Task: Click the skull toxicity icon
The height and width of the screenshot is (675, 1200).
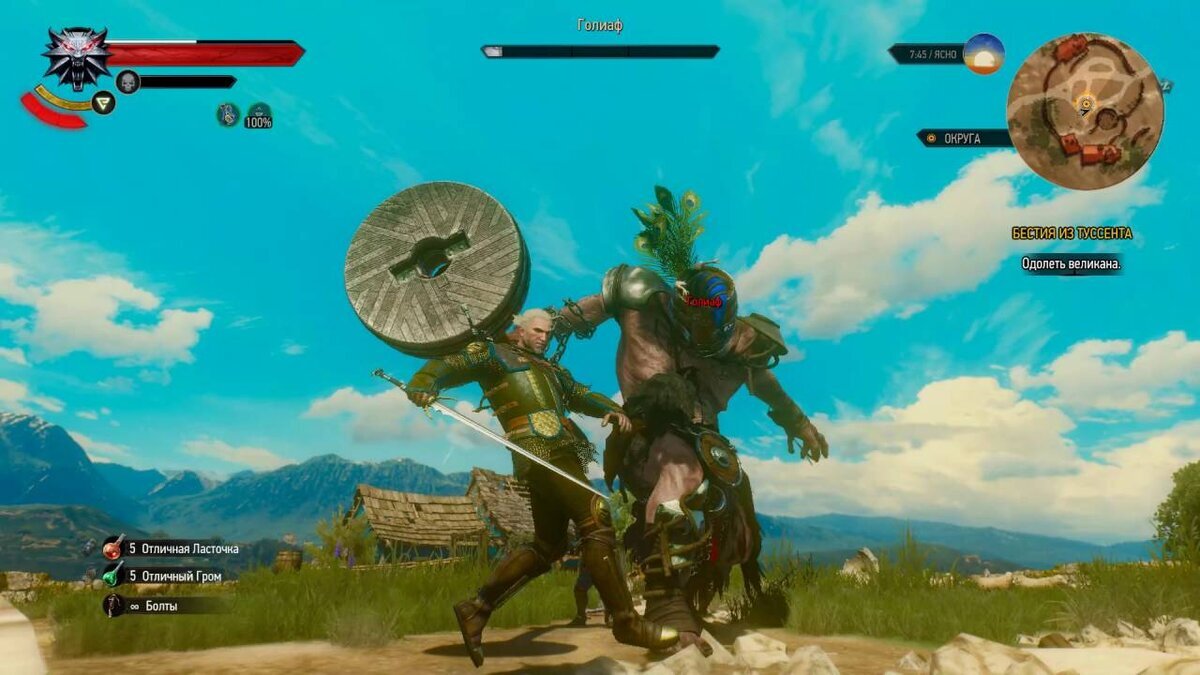Action: pos(128,82)
